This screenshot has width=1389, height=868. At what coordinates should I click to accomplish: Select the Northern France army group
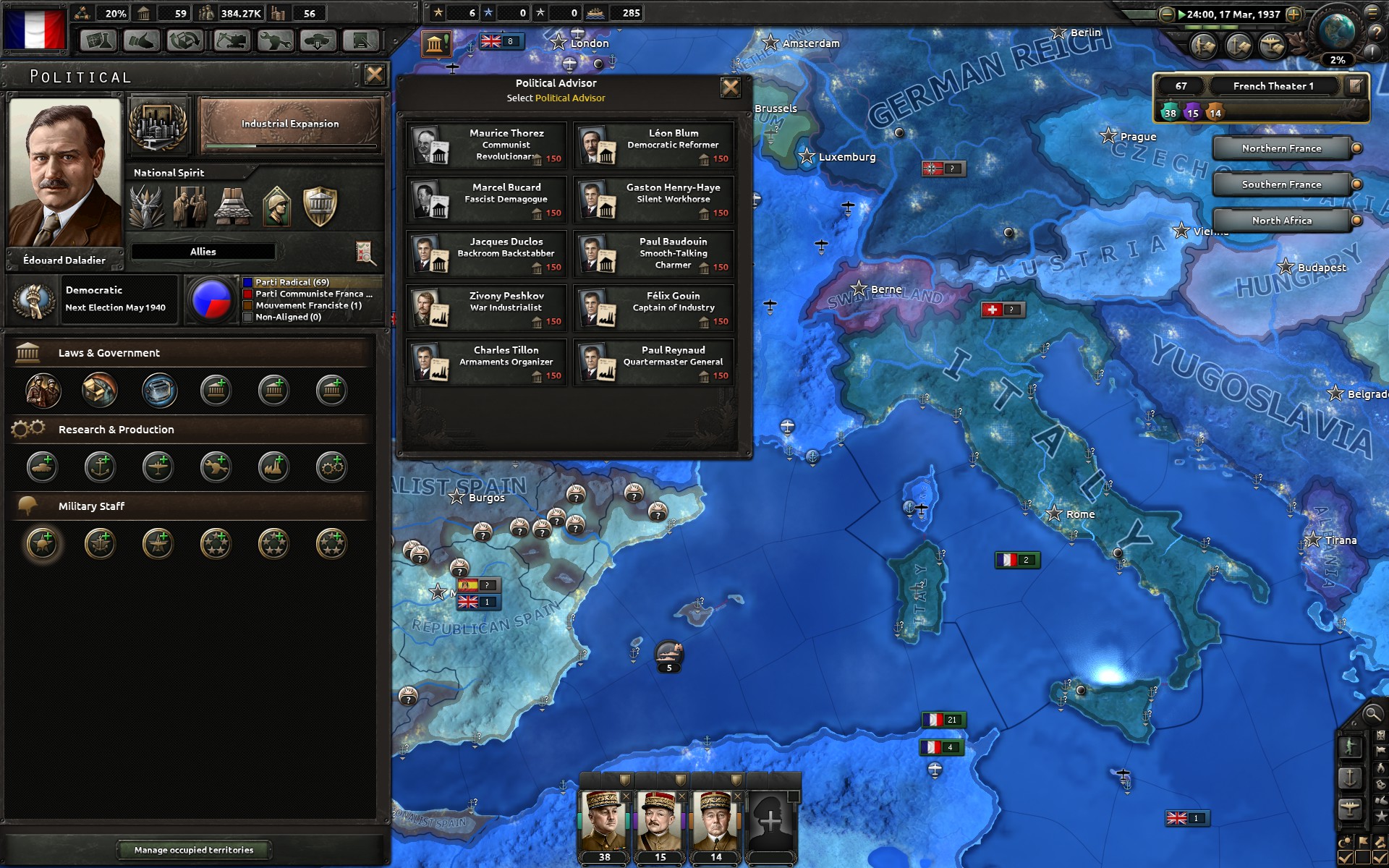tap(1281, 148)
